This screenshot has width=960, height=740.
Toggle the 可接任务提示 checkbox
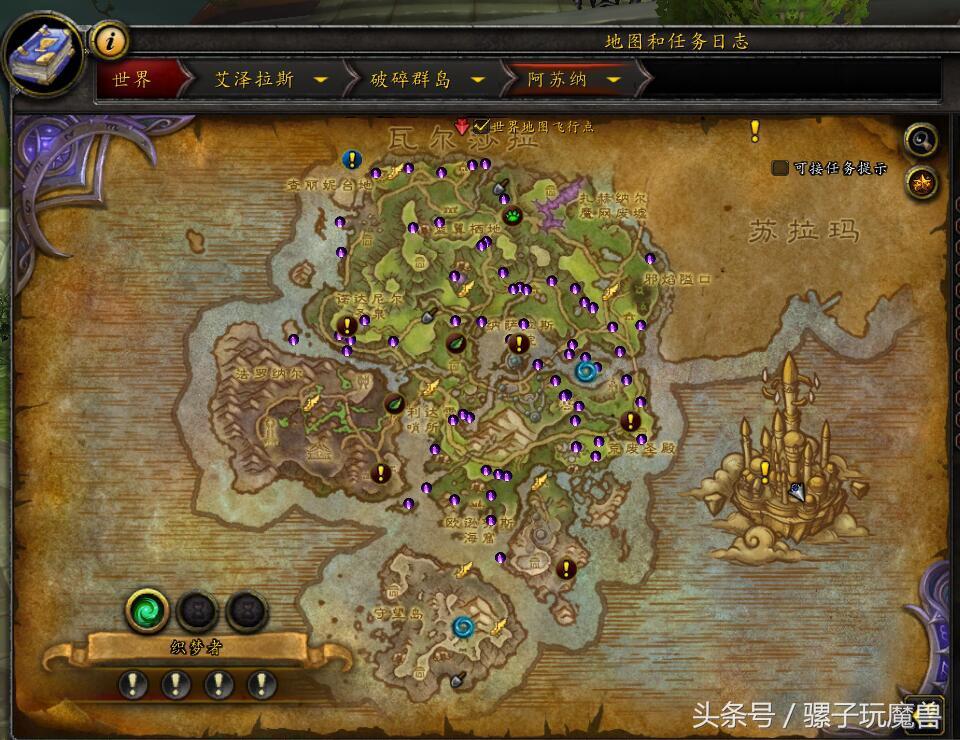pos(780,168)
